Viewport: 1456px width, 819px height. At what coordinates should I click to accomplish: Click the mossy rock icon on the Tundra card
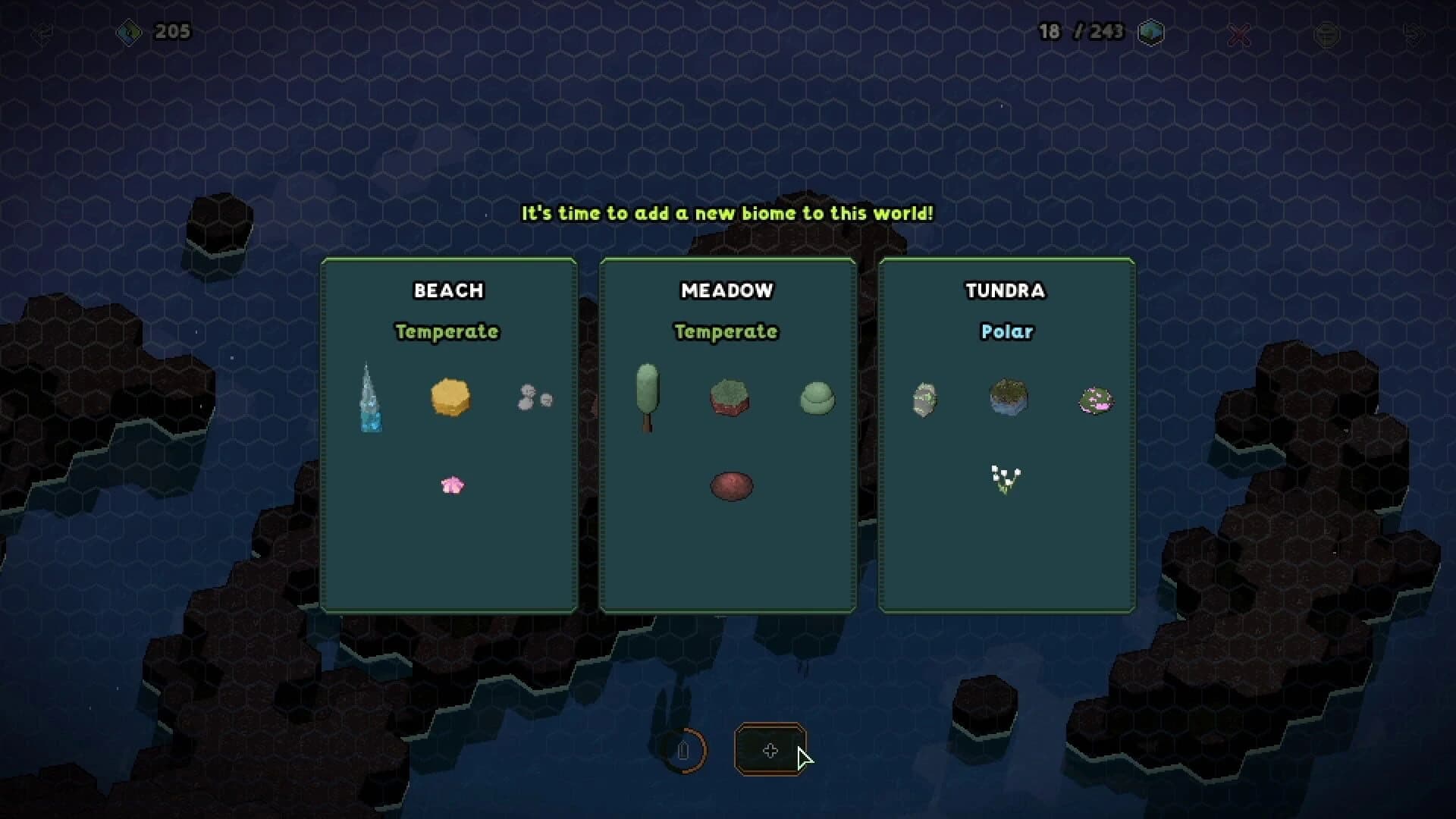924,398
